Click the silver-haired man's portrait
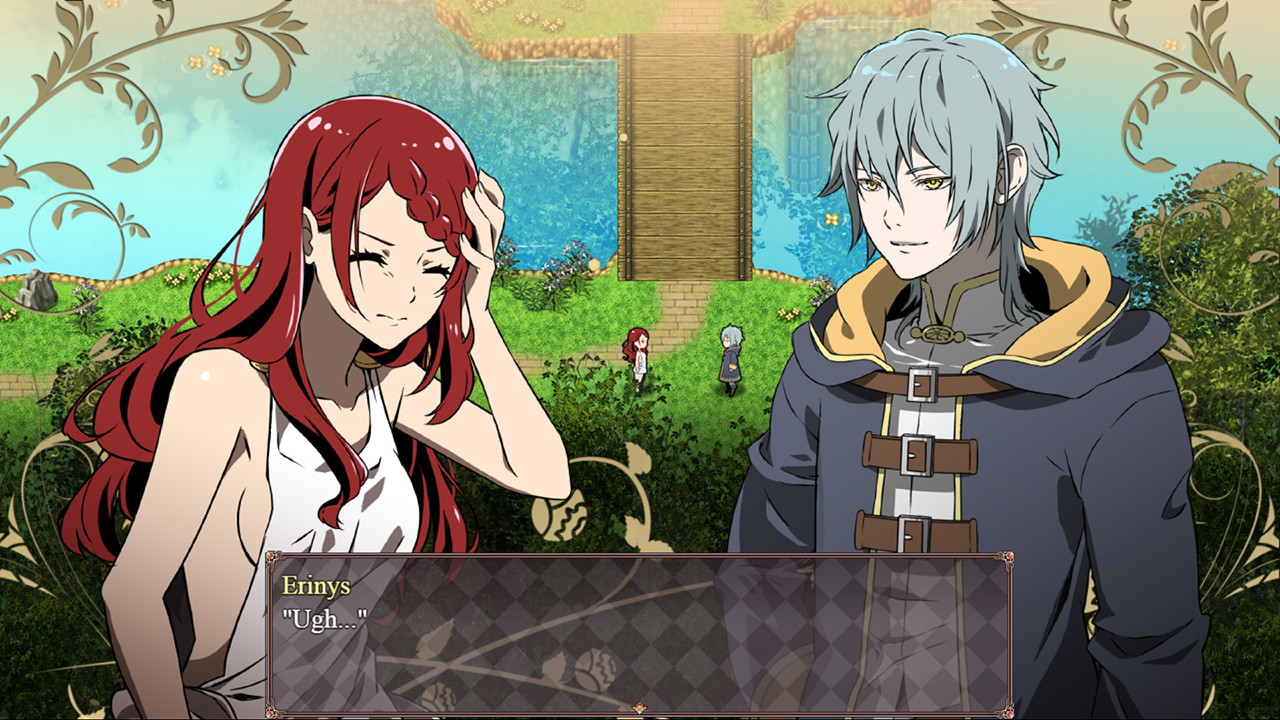Image resolution: width=1280 pixels, height=720 pixels. coord(920,250)
